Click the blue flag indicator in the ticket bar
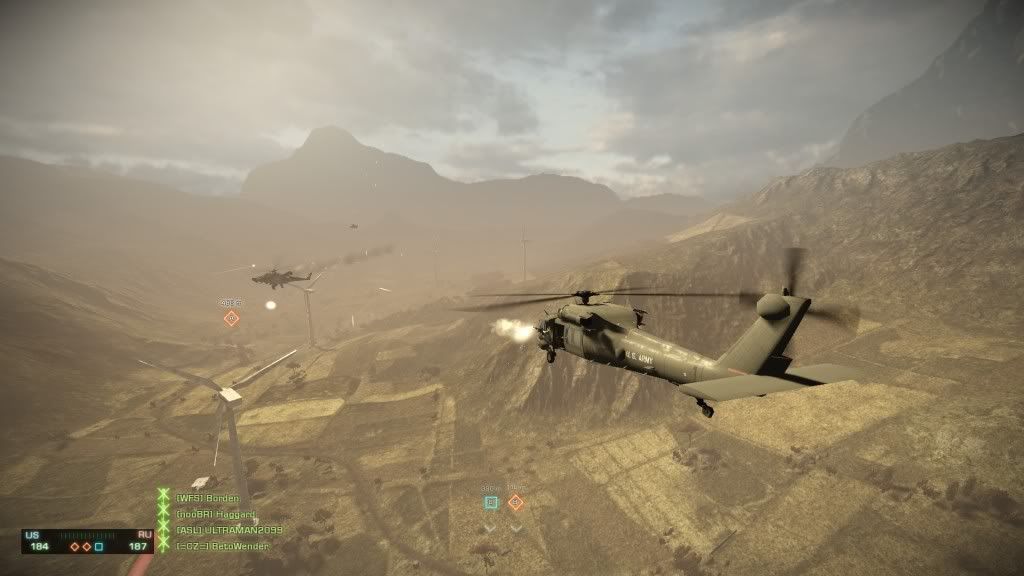1024x576 pixels. pos(99,547)
